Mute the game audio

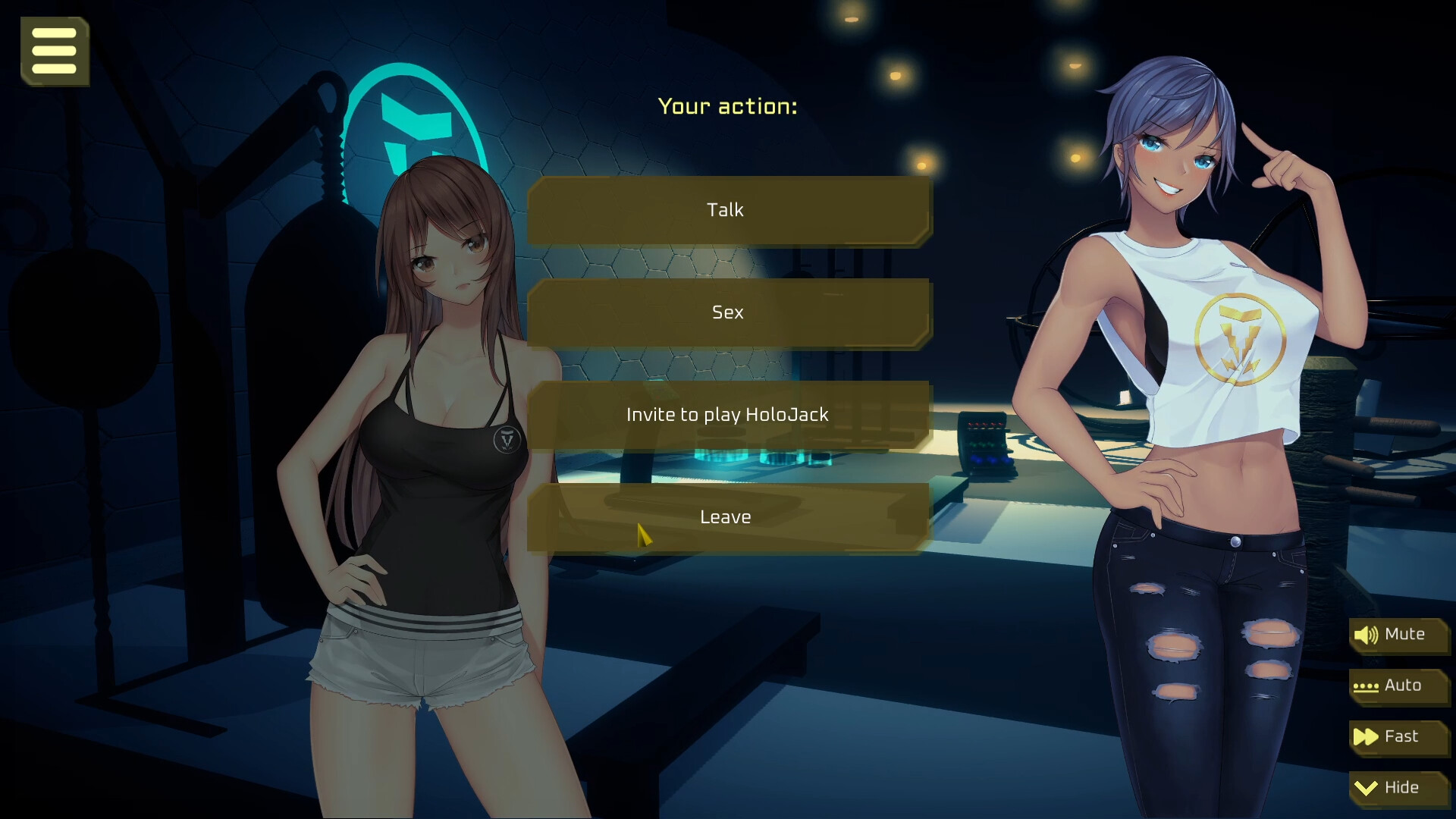(1399, 635)
